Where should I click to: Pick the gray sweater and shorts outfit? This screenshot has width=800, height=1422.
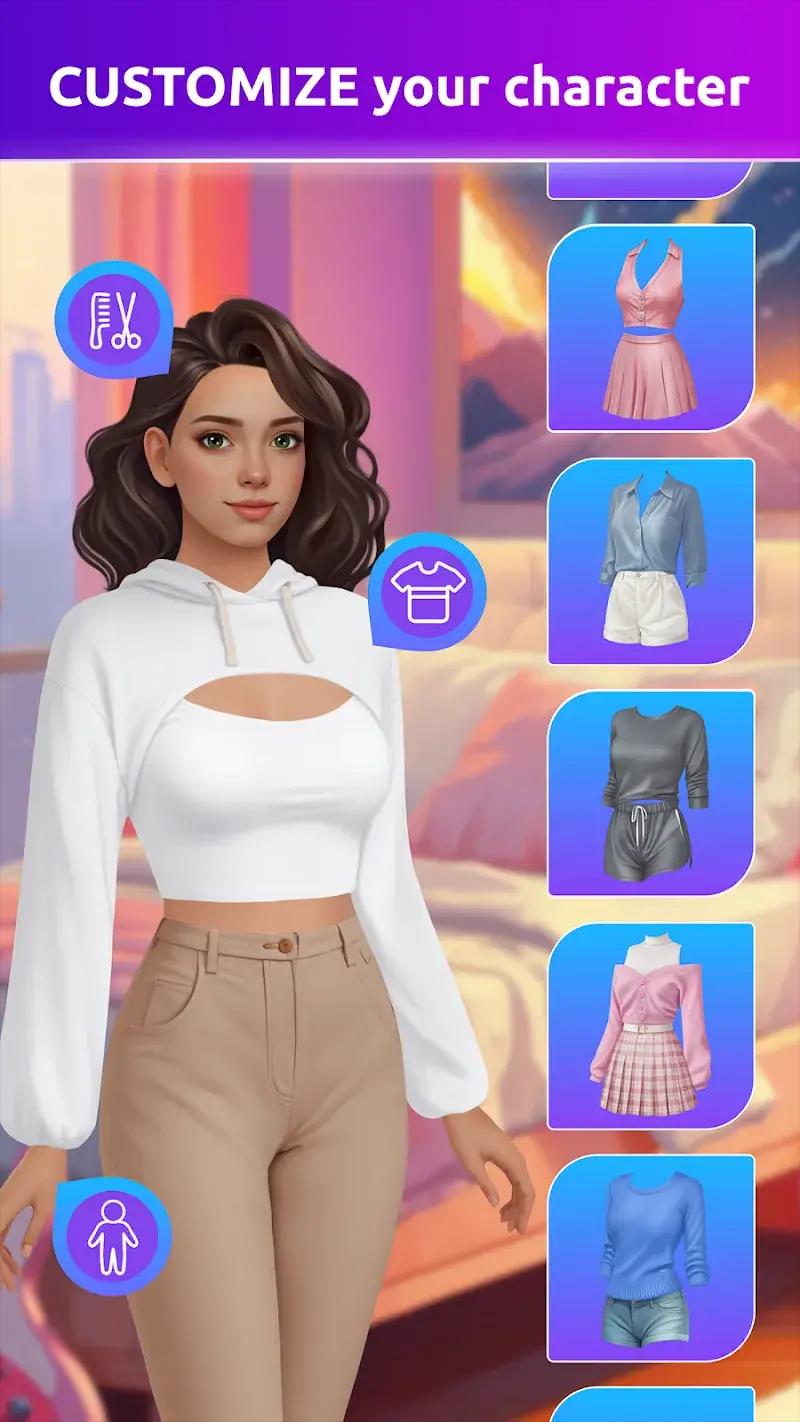pos(651,792)
